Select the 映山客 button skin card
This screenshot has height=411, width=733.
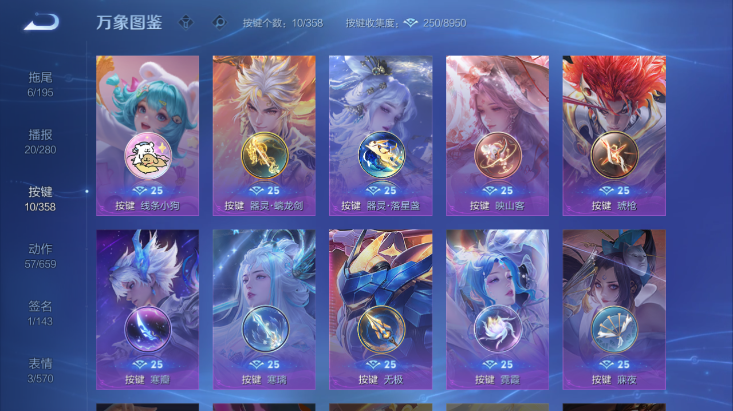pos(497,135)
